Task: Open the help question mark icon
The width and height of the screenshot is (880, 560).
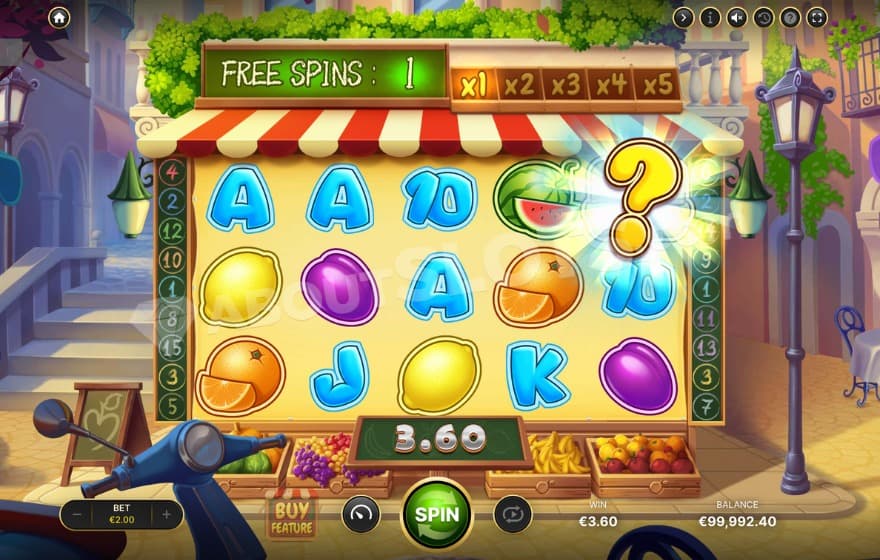Action: [790, 17]
